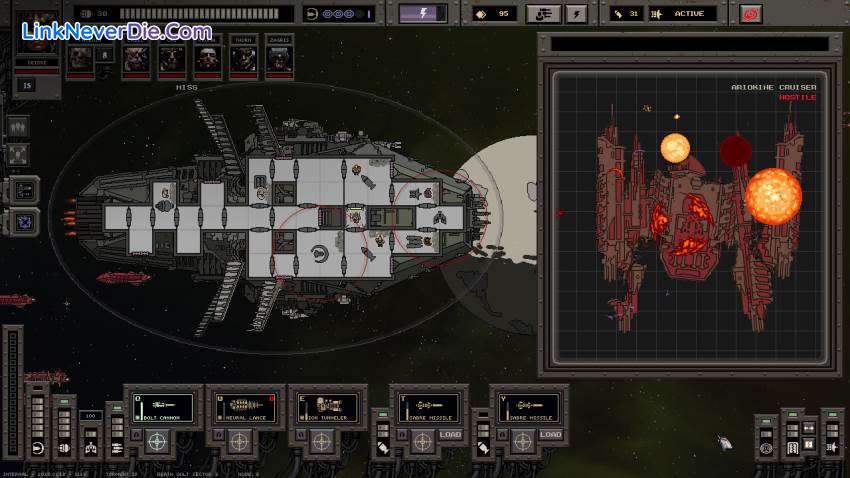Click the small lightning button beside the crew icon
The image size is (850, 478).
576,14
